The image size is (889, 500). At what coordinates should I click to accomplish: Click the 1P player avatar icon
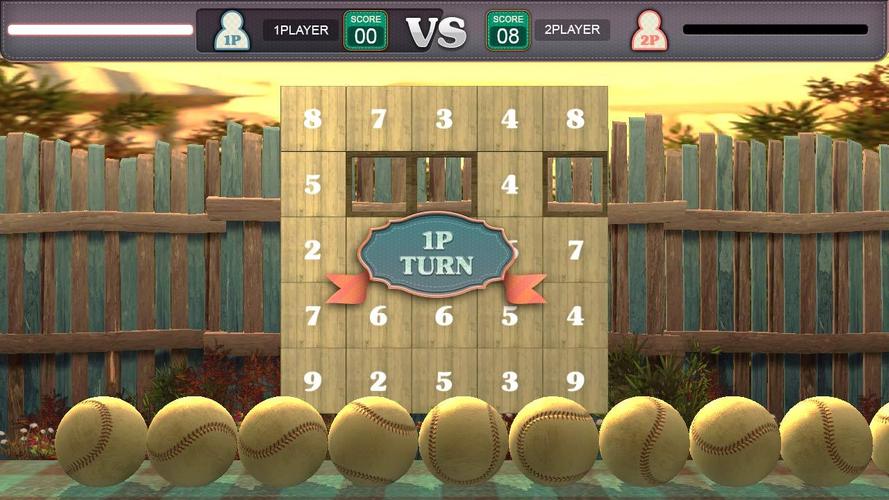(231, 31)
